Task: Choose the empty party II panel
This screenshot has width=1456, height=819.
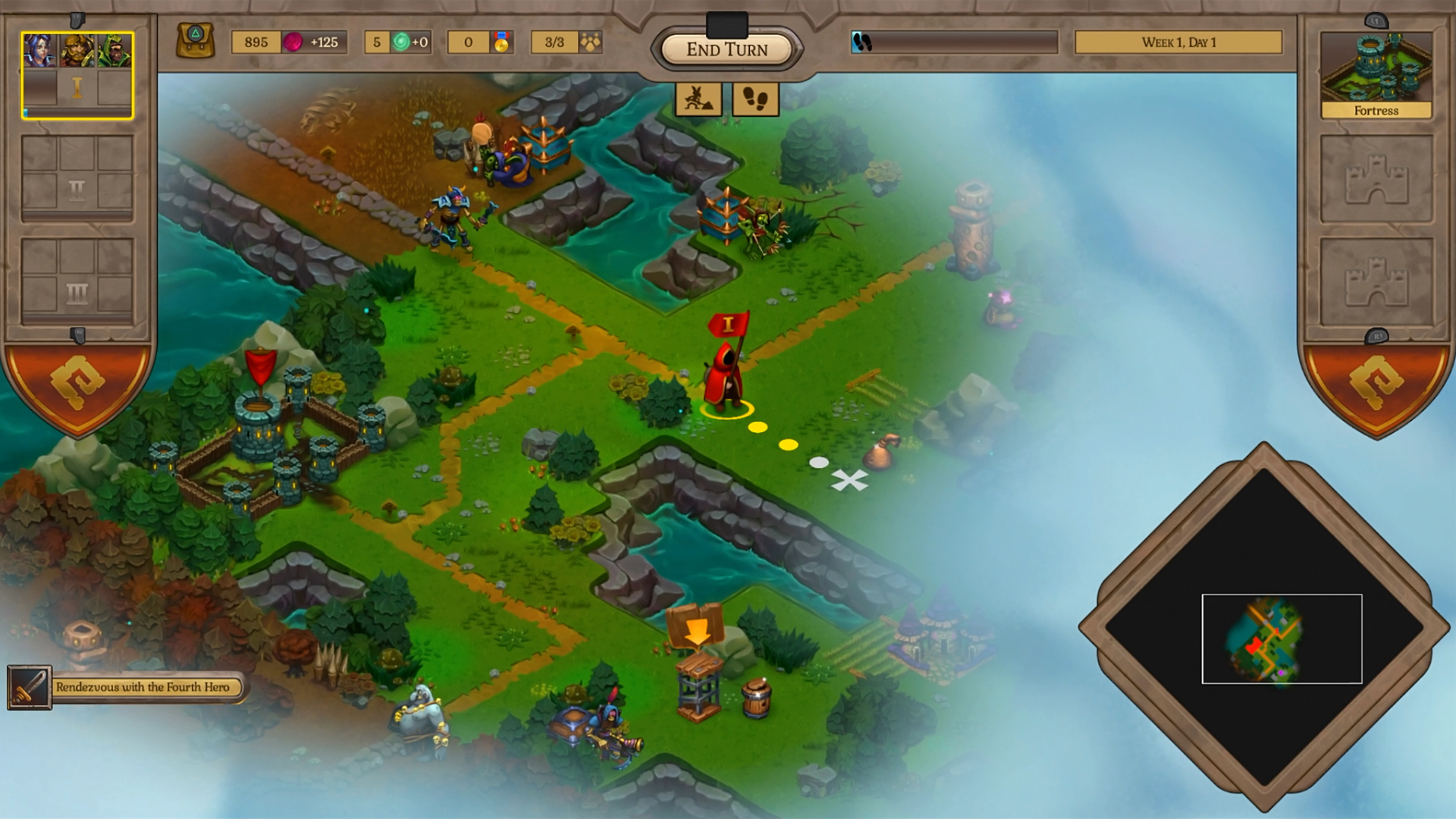Action: pos(77,177)
